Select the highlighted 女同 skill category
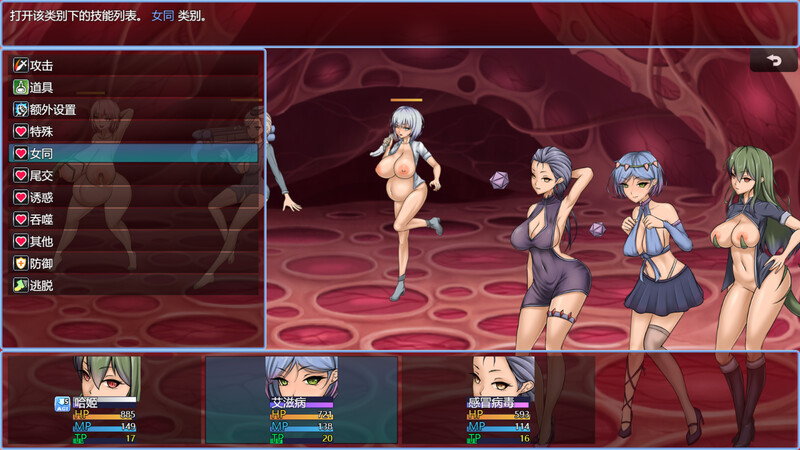The image size is (800, 450). tap(134, 153)
